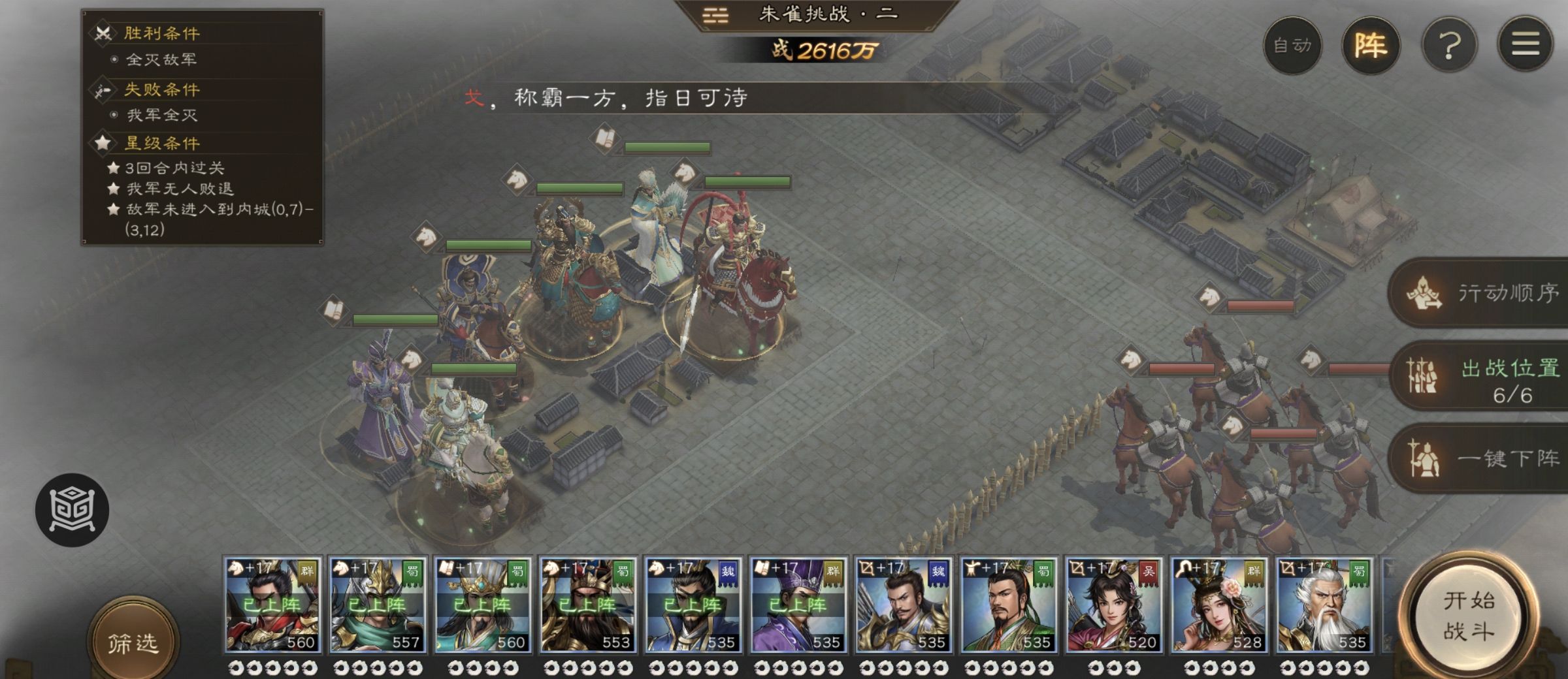Screen dimensions: 1568x679
Task: Open the 筛选 hero filter
Action: (133, 642)
